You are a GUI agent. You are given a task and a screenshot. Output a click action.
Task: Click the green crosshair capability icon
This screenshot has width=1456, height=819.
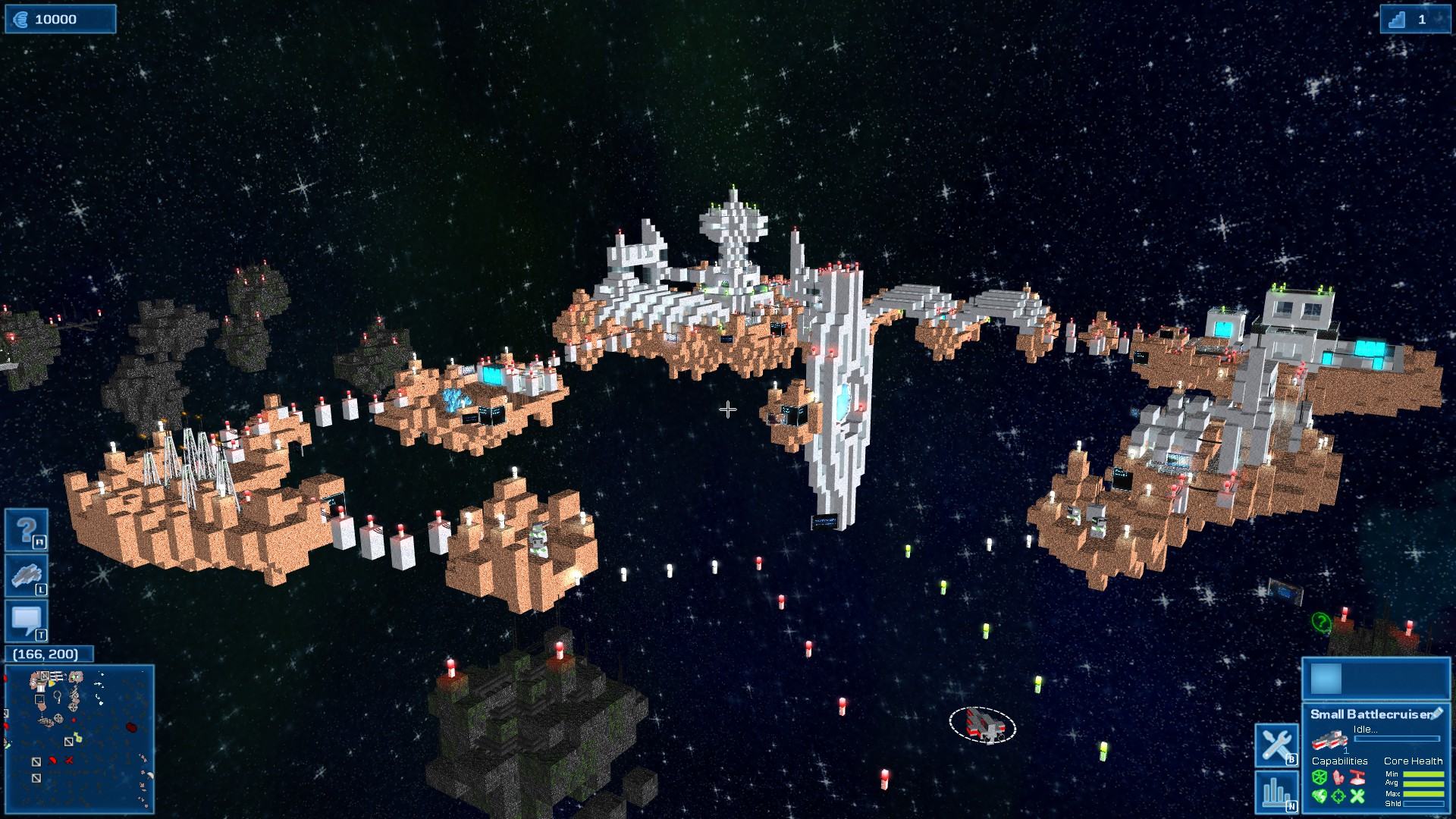[1338, 796]
